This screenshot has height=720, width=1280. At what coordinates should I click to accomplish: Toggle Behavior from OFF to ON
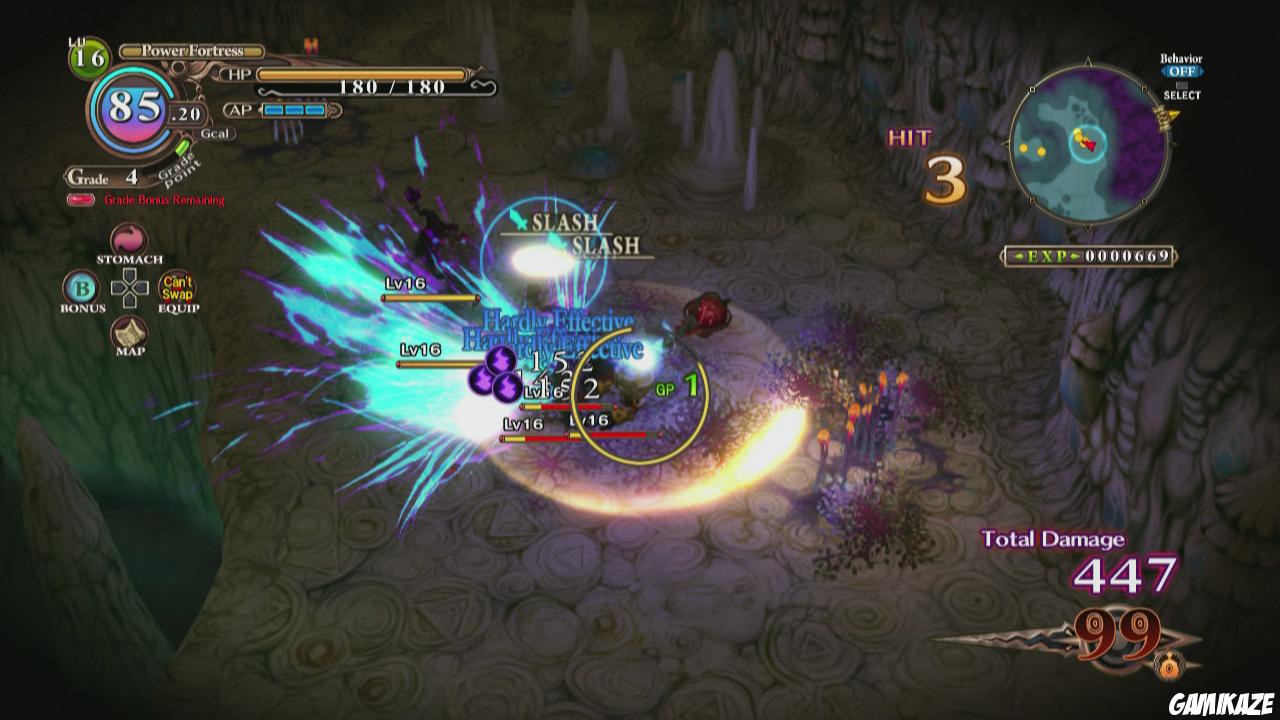[1182, 69]
